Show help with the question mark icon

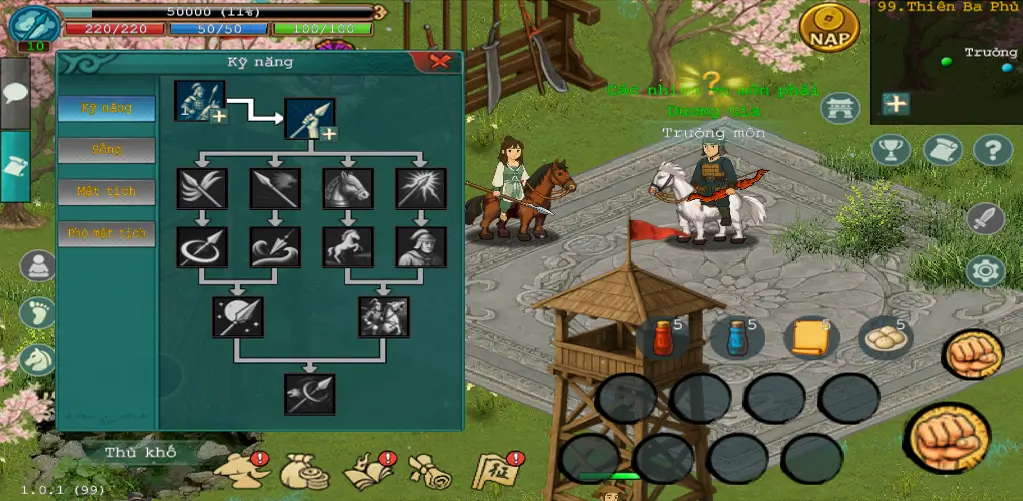pos(993,150)
